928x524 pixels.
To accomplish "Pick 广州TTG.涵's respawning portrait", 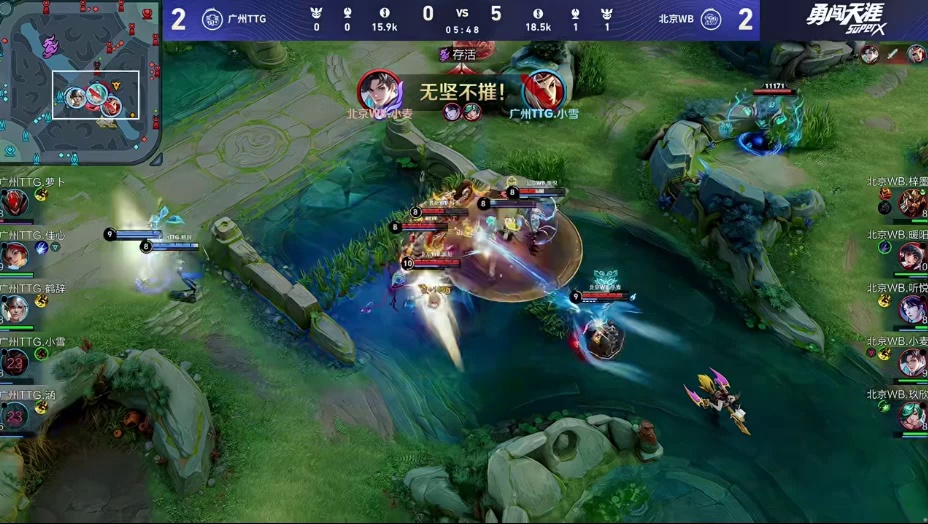I will (14, 415).
